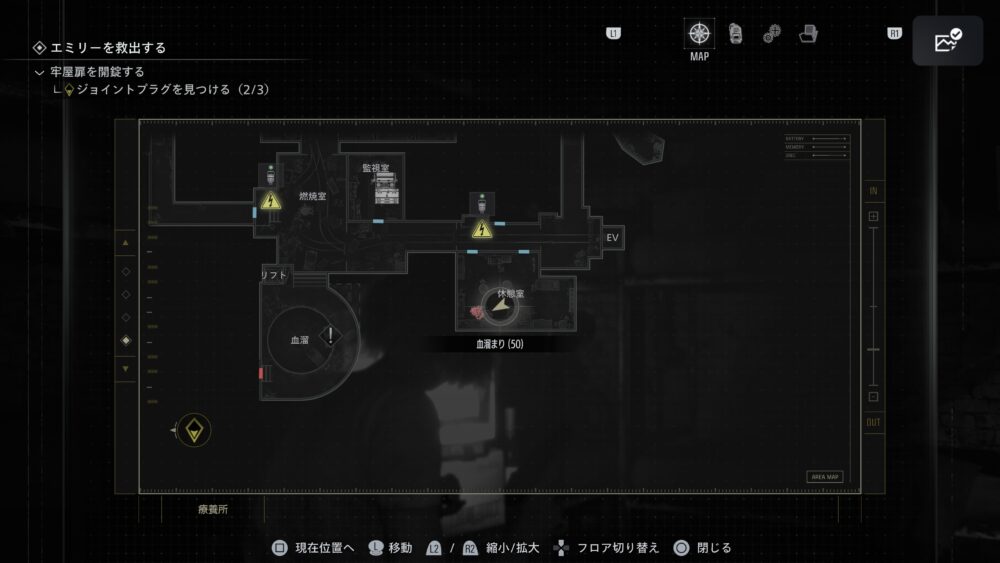Screen dimensions: 1000x563
Task: Toggle the AREA MAP button
Action: point(825,477)
